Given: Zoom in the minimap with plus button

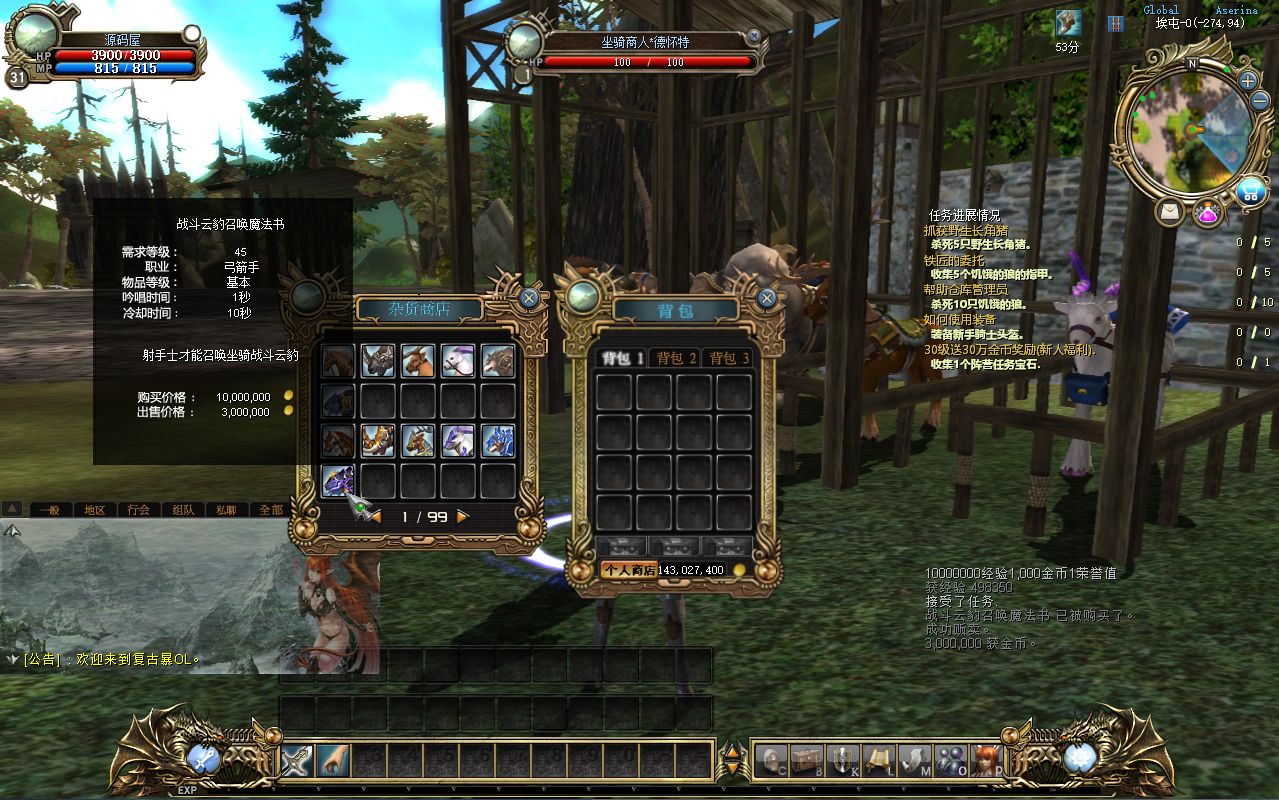Looking at the screenshot, I should point(1248,81).
